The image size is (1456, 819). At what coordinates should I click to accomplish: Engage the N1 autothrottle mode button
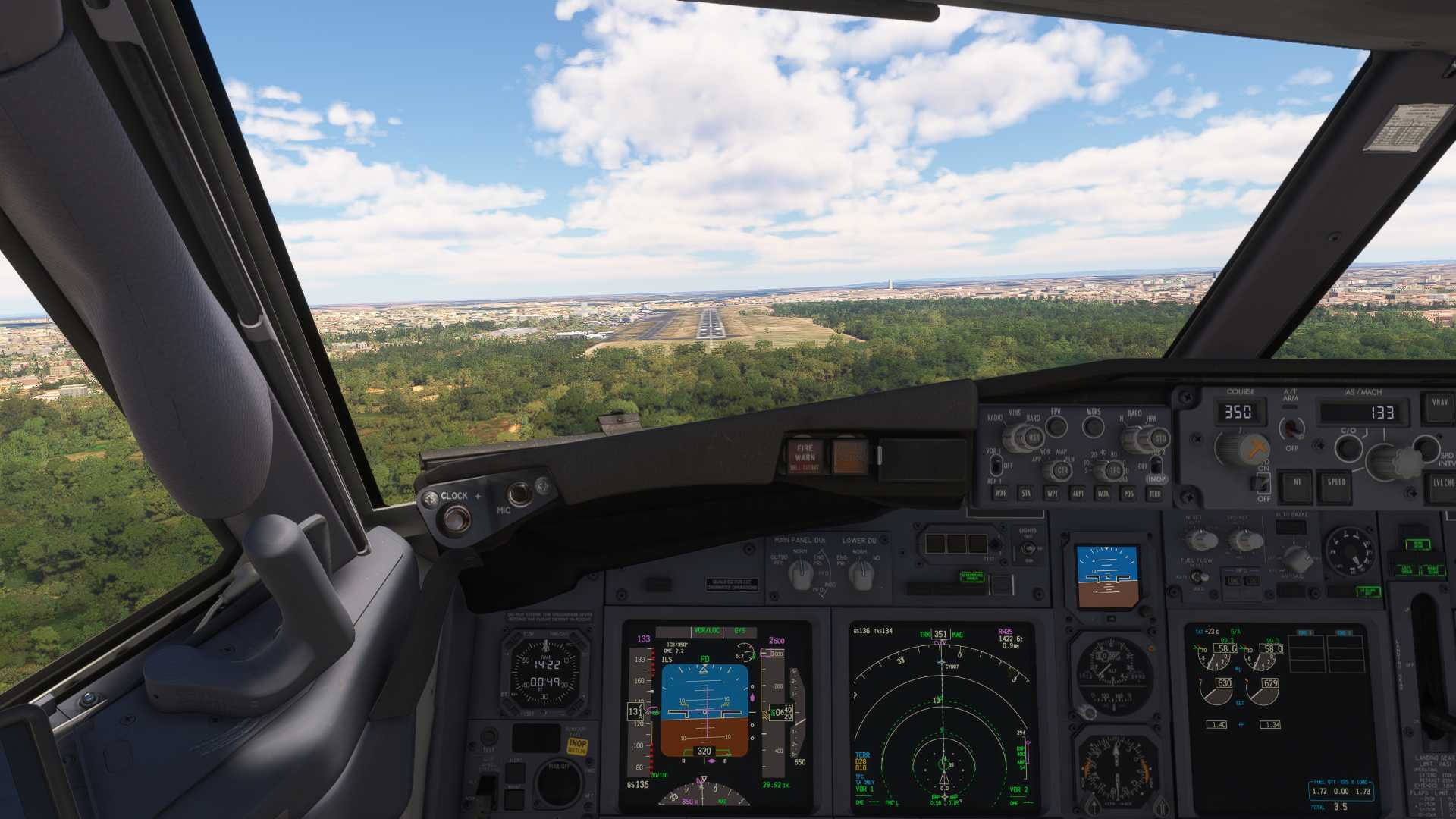pos(1296,486)
